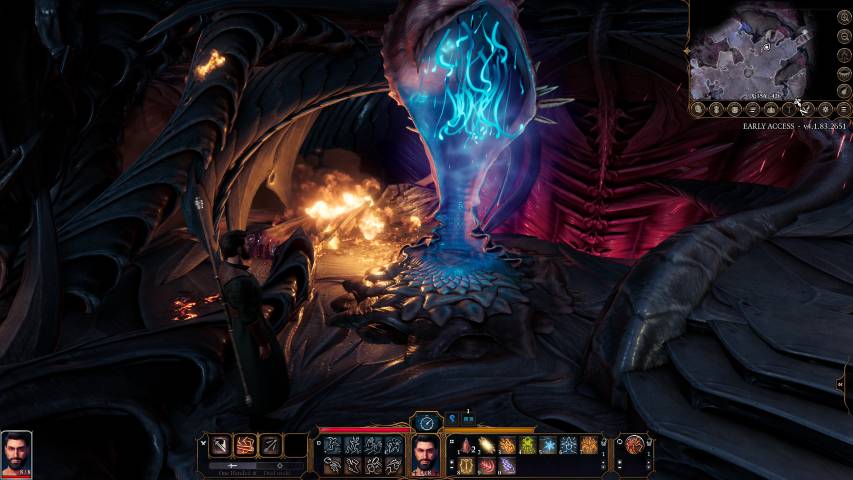This screenshot has height=480, width=853.
Task: Select the party member portrait at bottom-left
Action: pos(17,452)
